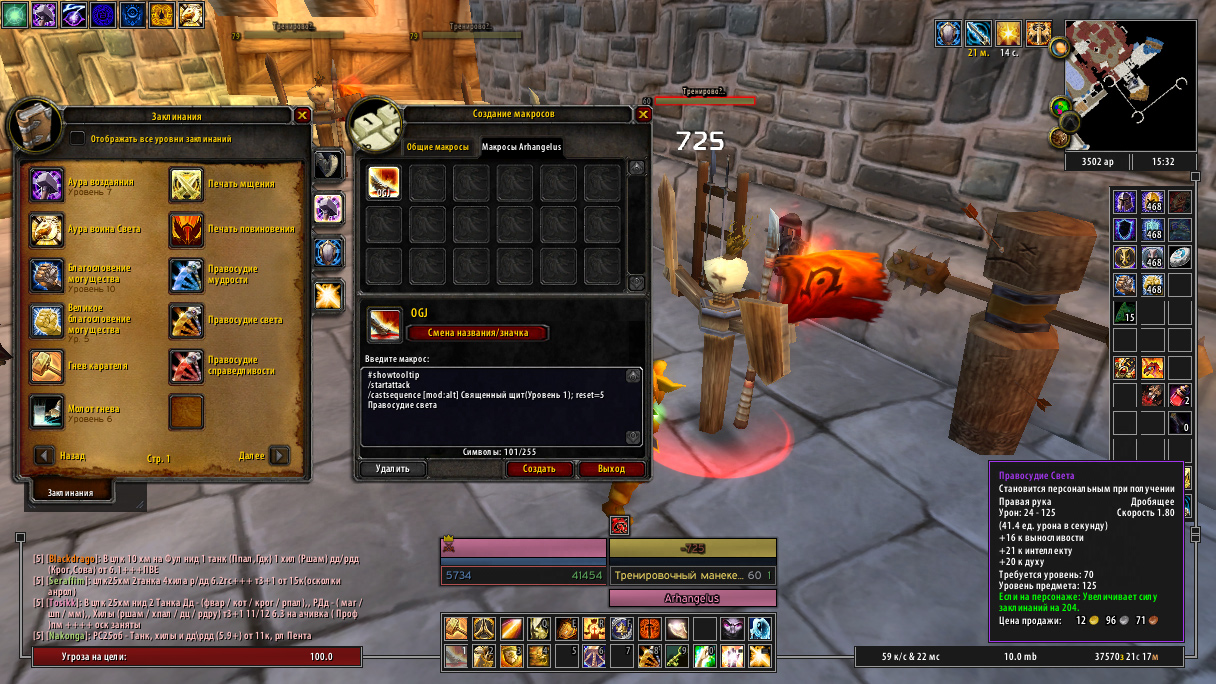Screen dimensions: 1216x684
Task: Select the Тренировочный манекен target frame
Action: pos(692,576)
